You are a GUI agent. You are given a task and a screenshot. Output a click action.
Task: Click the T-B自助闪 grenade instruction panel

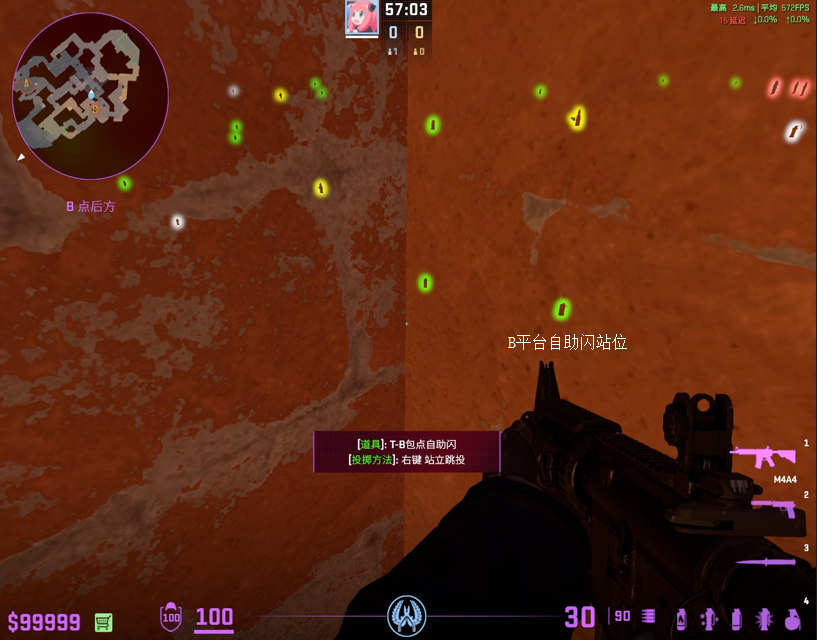[x=407, y=452]
